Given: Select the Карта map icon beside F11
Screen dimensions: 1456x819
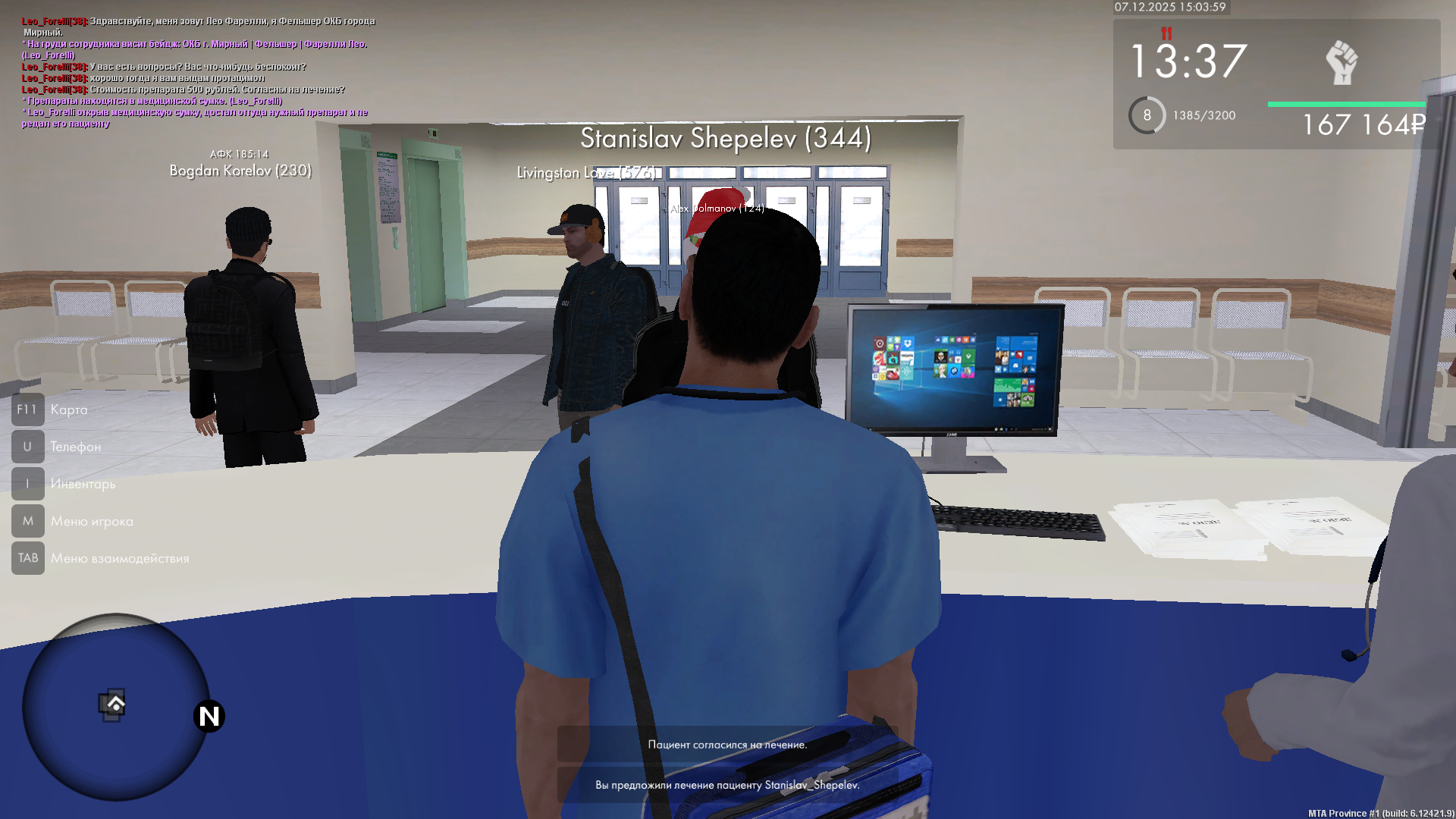Looking at the screenshot, I should (x=28, y=409).
